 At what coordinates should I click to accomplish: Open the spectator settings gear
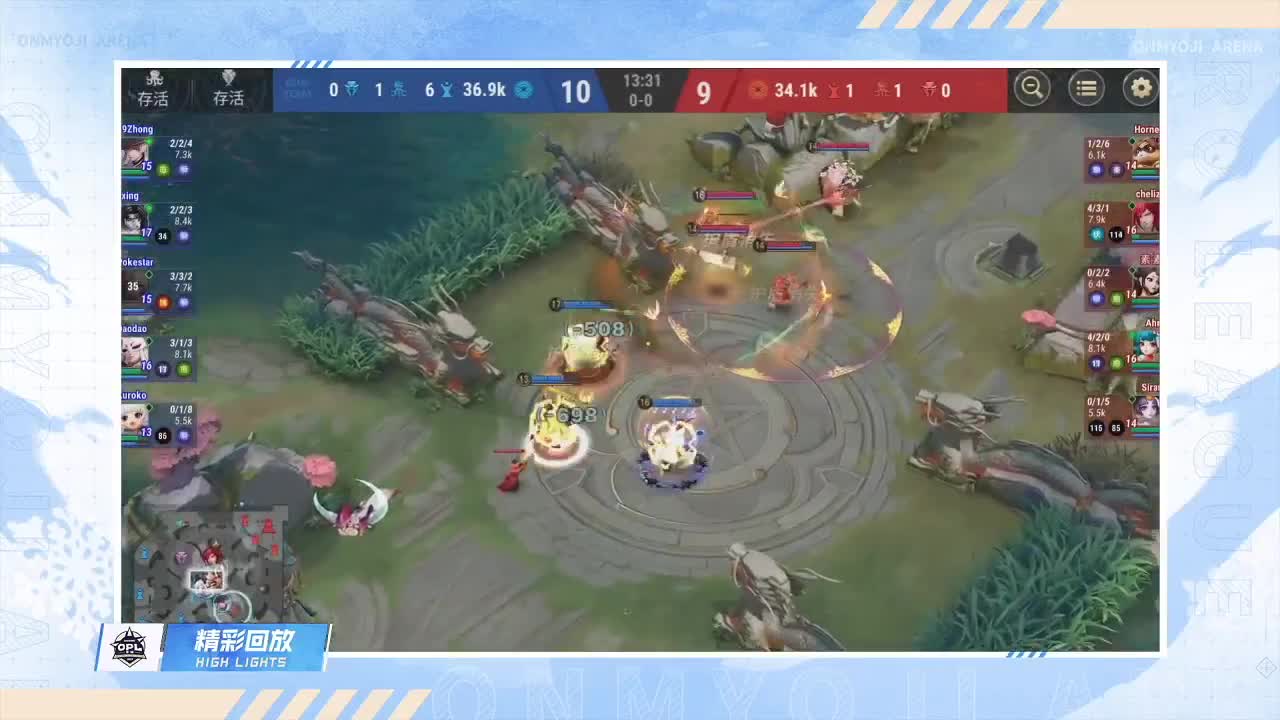coord(1140,88)
